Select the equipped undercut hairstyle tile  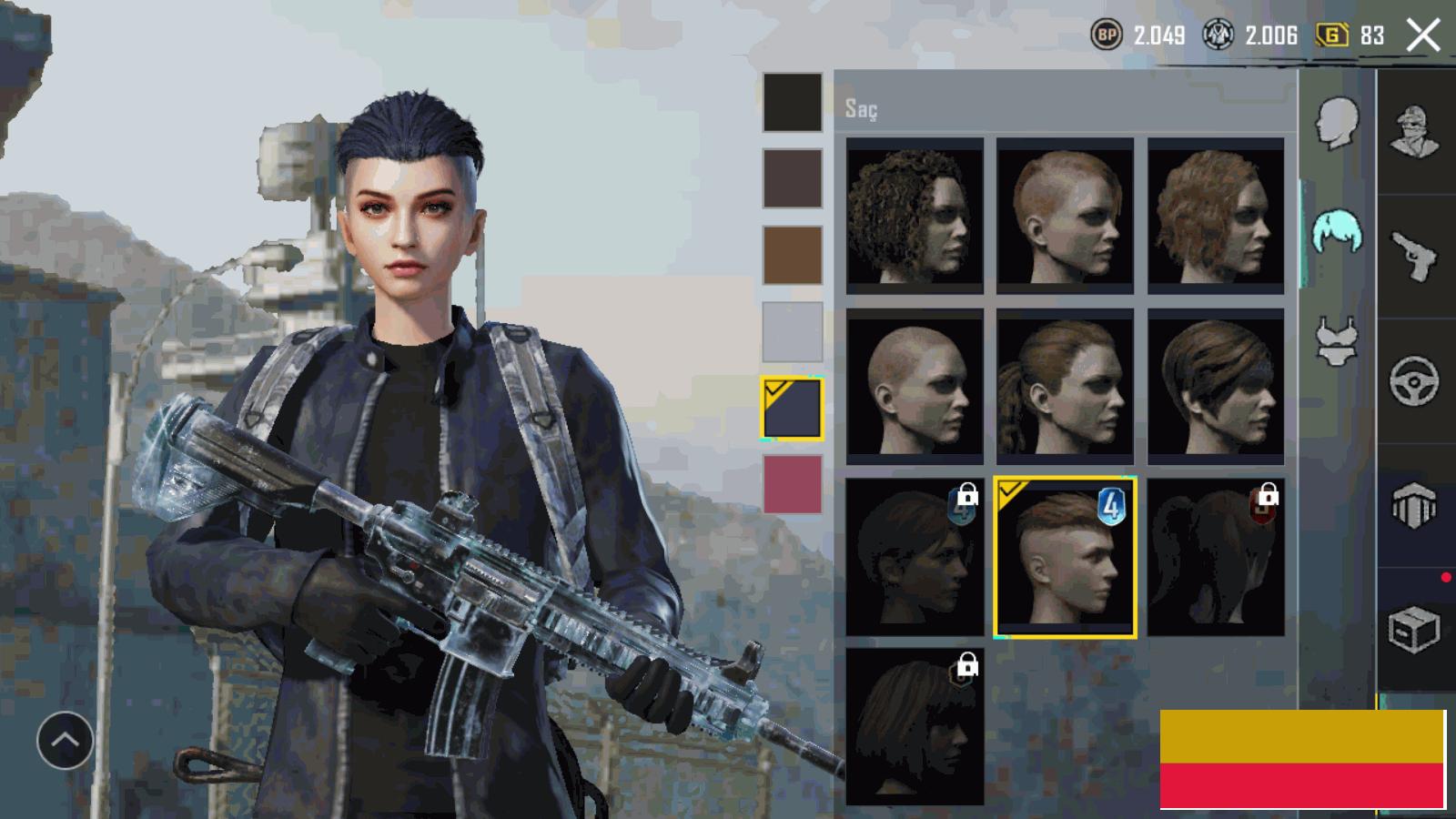click(x=1065, y=556)
